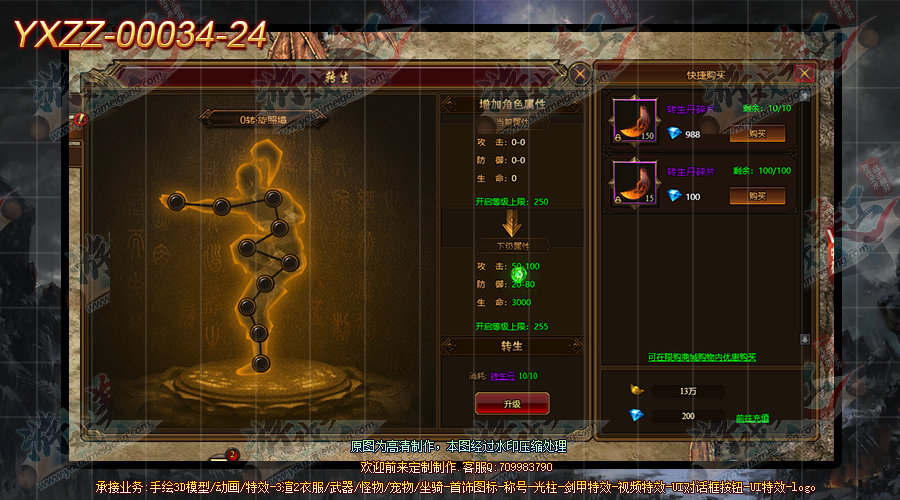This screenshot has width=900, height=500.
Task: Select the rebirth pill fragment icon marked 15
Action: tap(633, 182)
